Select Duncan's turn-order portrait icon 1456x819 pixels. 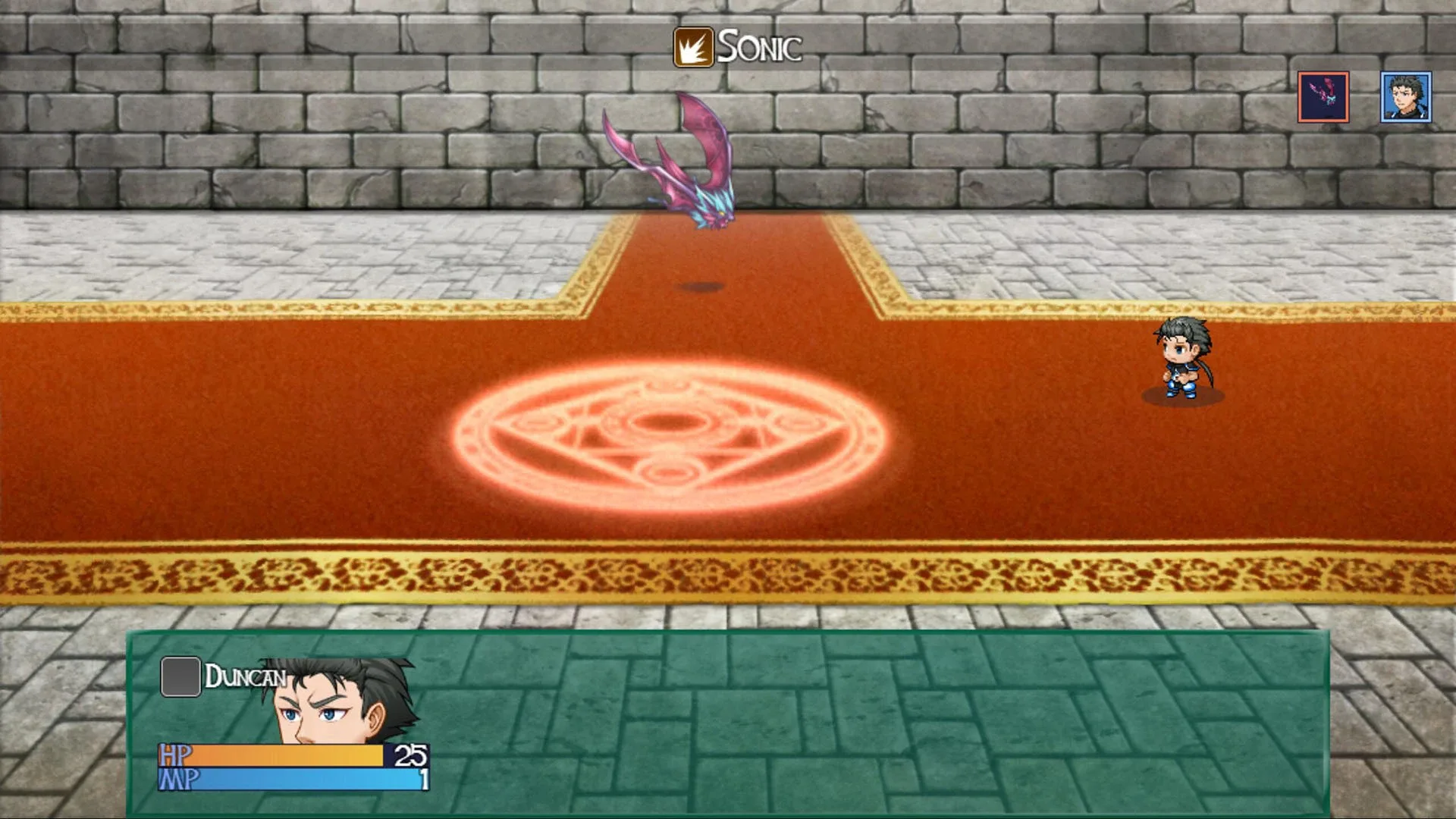click(x=1405, y=97)
